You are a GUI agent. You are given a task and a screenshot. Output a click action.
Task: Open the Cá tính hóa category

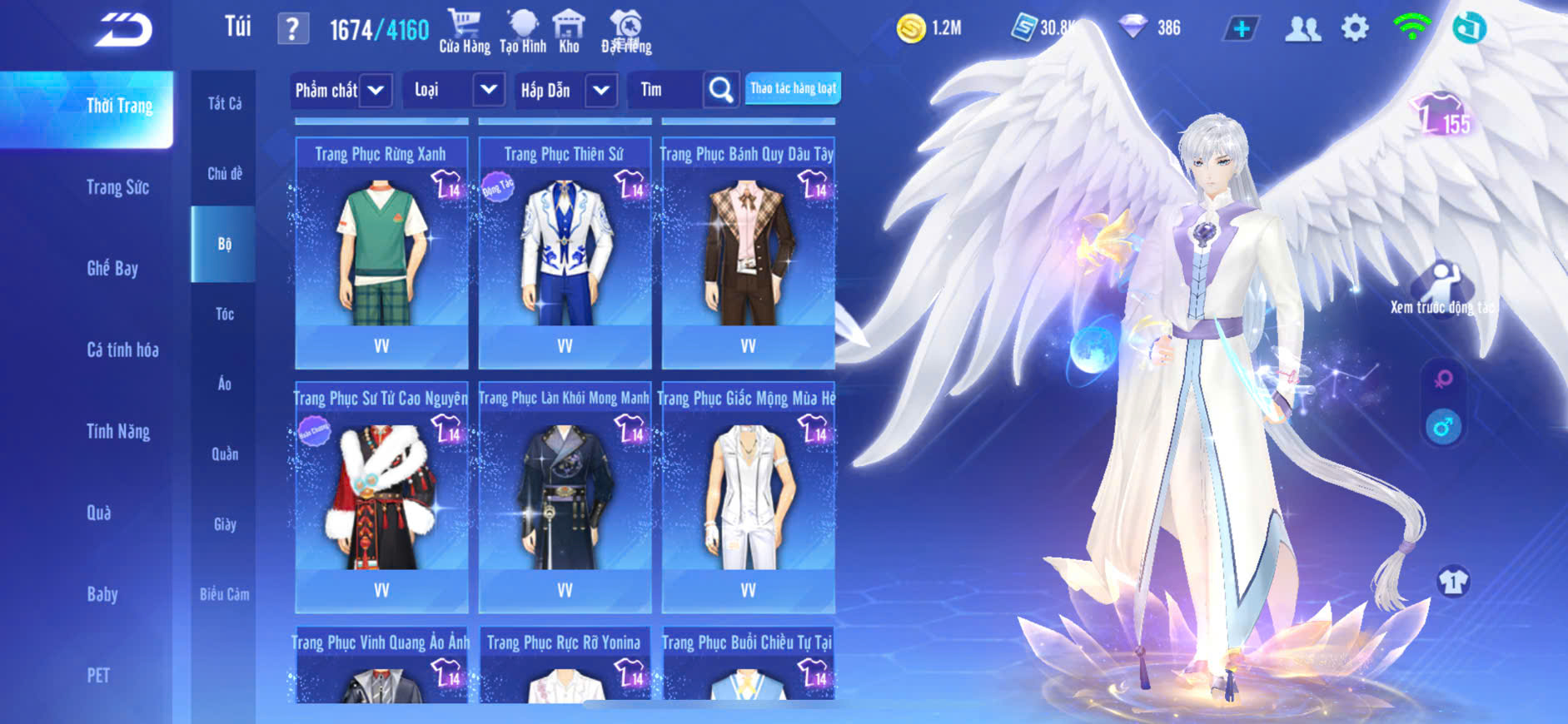[x=122, y=350]
